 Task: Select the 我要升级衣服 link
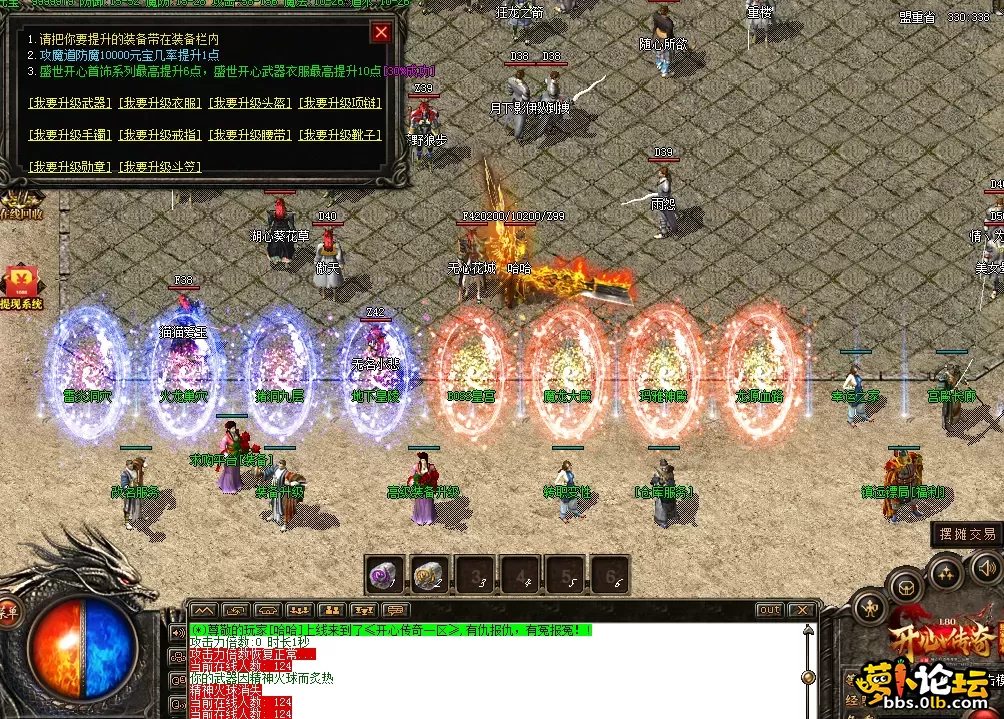coord(160,102)
